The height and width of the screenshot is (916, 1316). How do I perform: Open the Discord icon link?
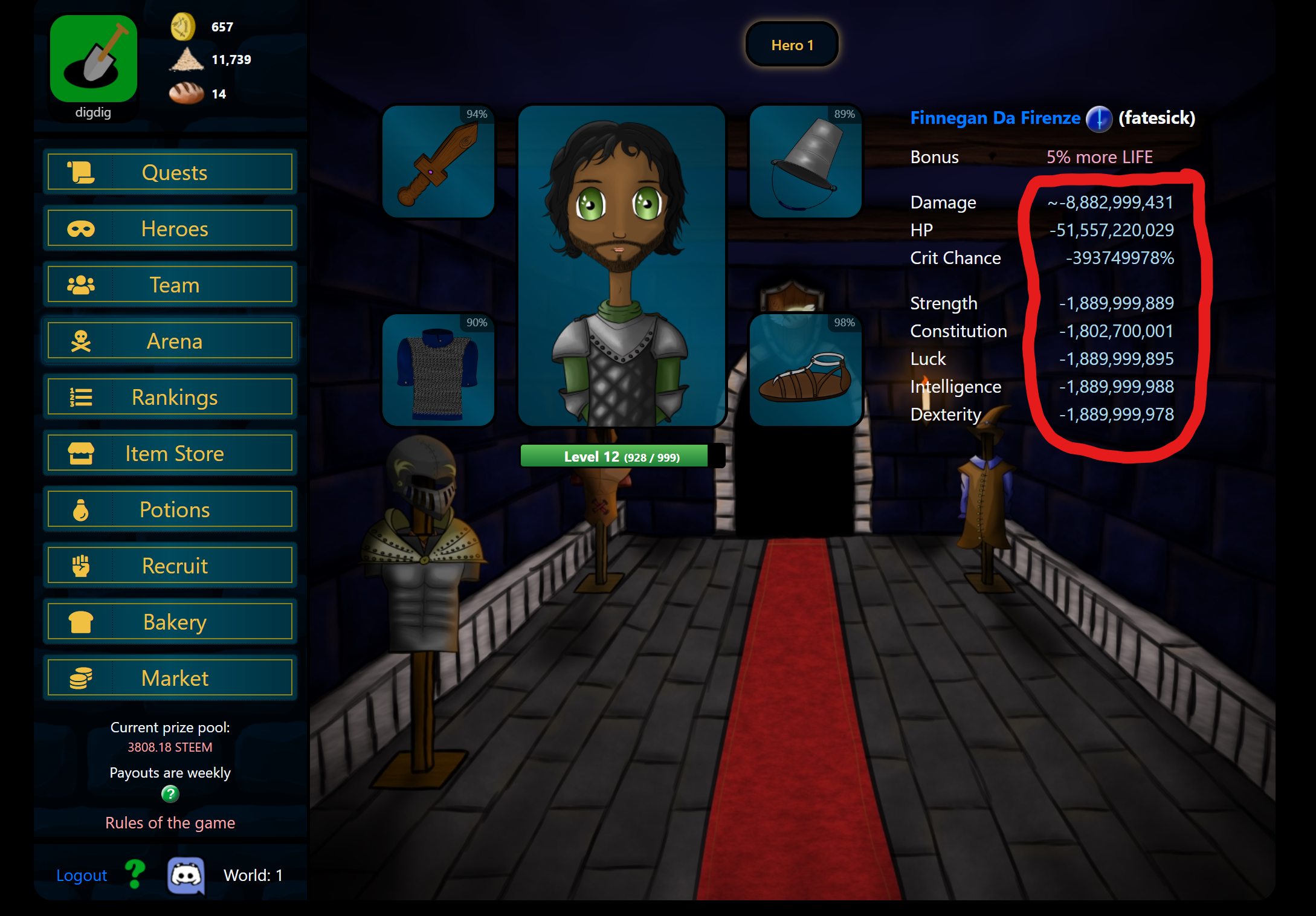(x=185, y=875)
